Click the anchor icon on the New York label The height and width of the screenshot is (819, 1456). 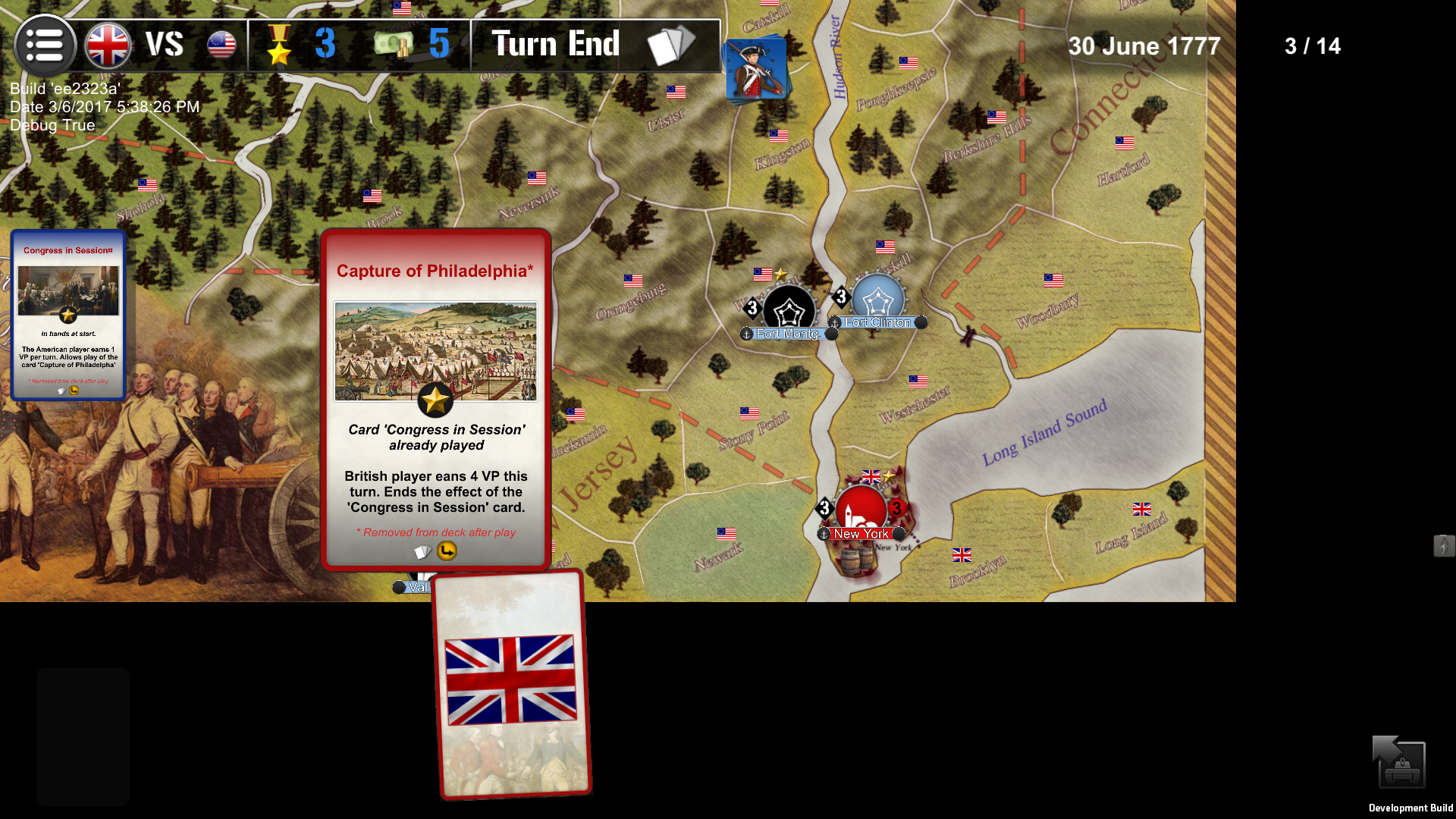click(824, 534)
